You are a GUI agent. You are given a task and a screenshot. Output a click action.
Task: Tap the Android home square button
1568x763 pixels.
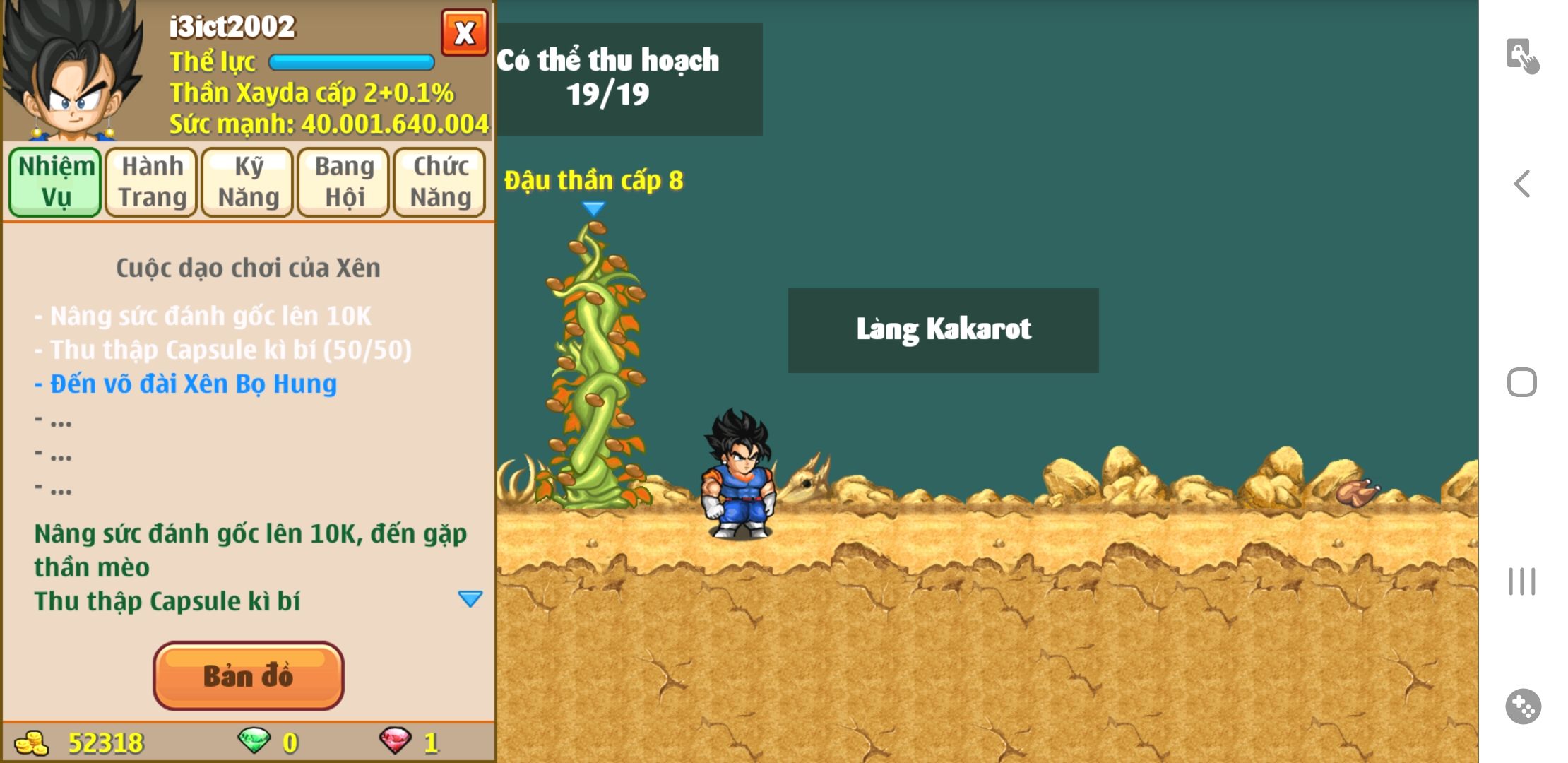tap(1522, 382)
